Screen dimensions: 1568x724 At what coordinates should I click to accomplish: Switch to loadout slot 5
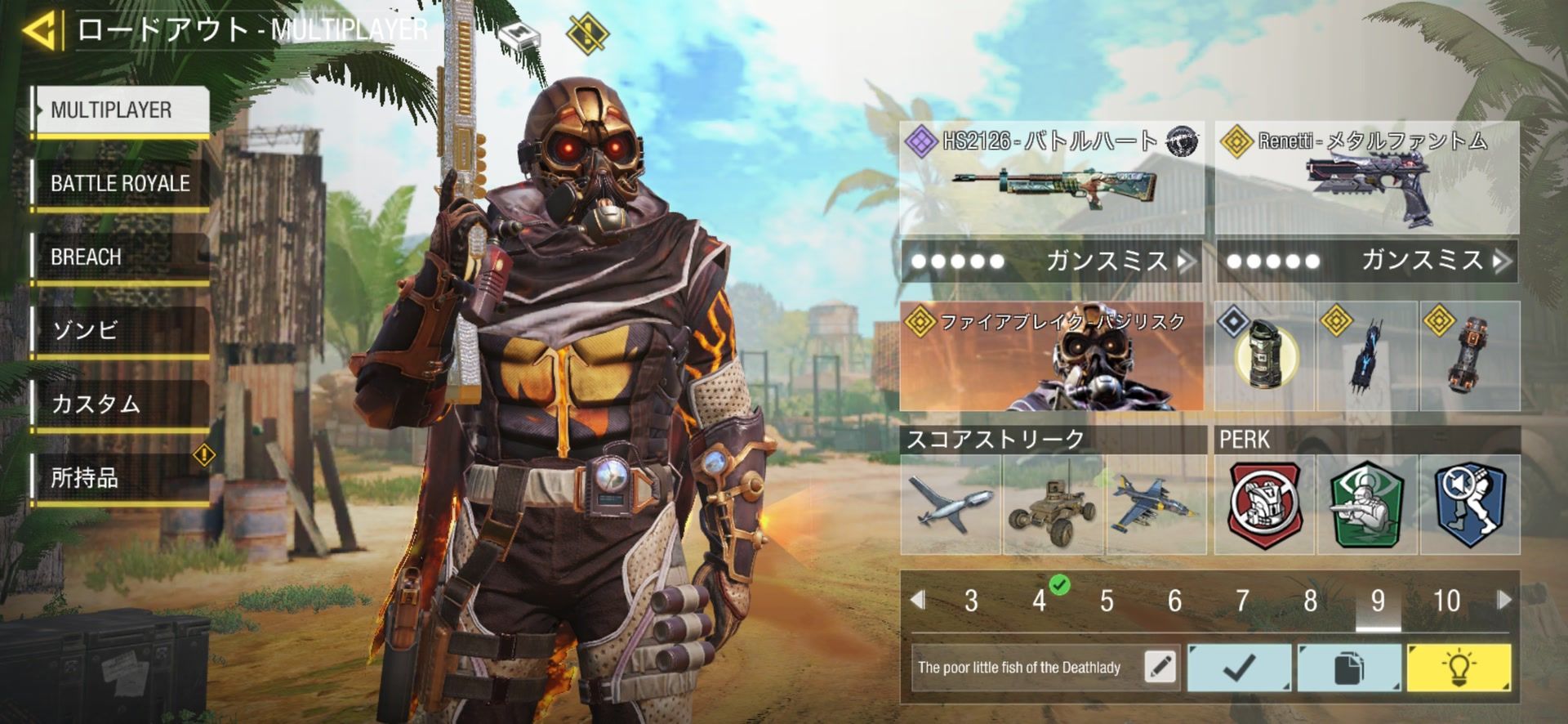(1107, 601)
